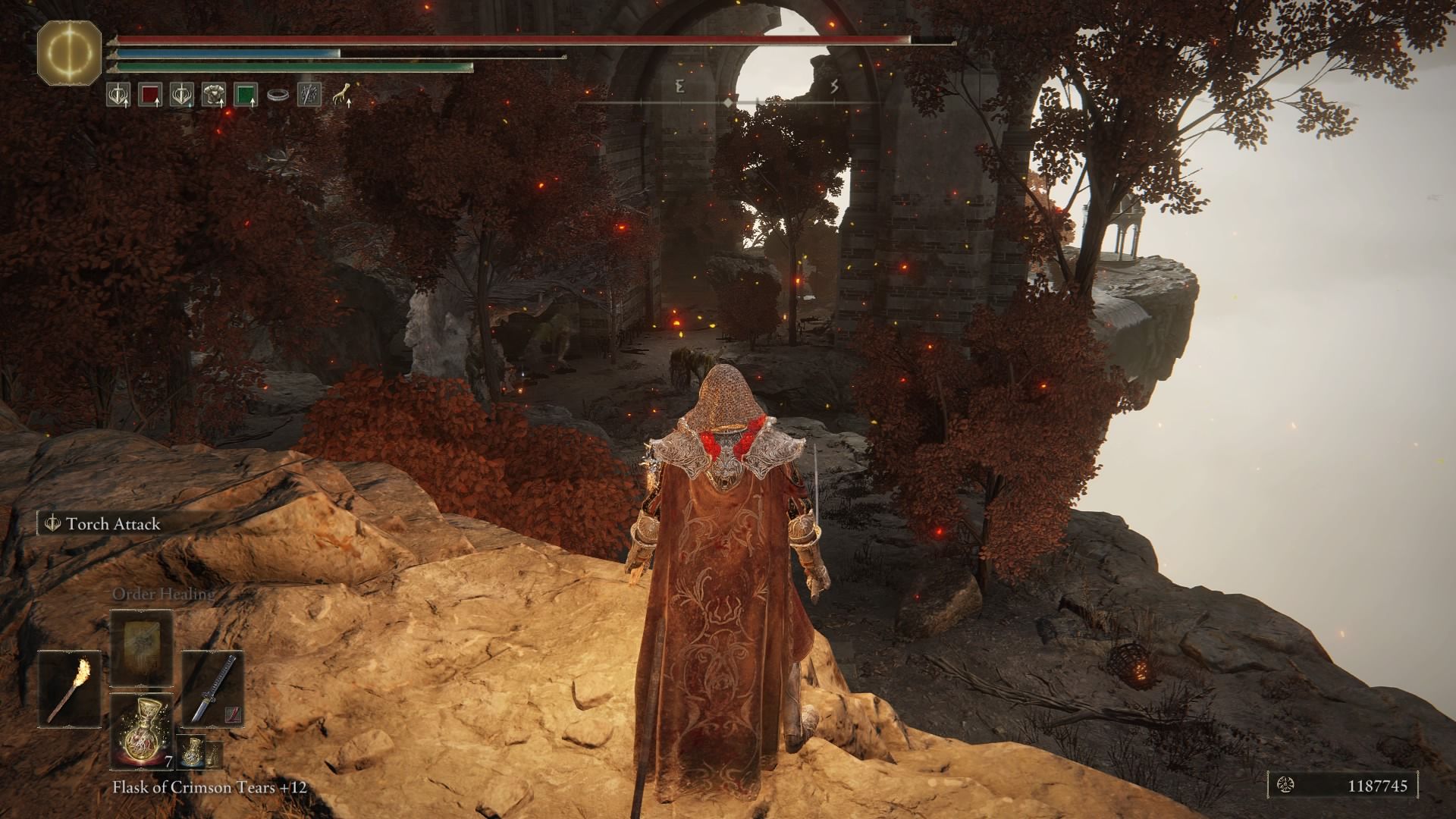Click the blood loss affinity badge on the katana

(x=233, y=715)
